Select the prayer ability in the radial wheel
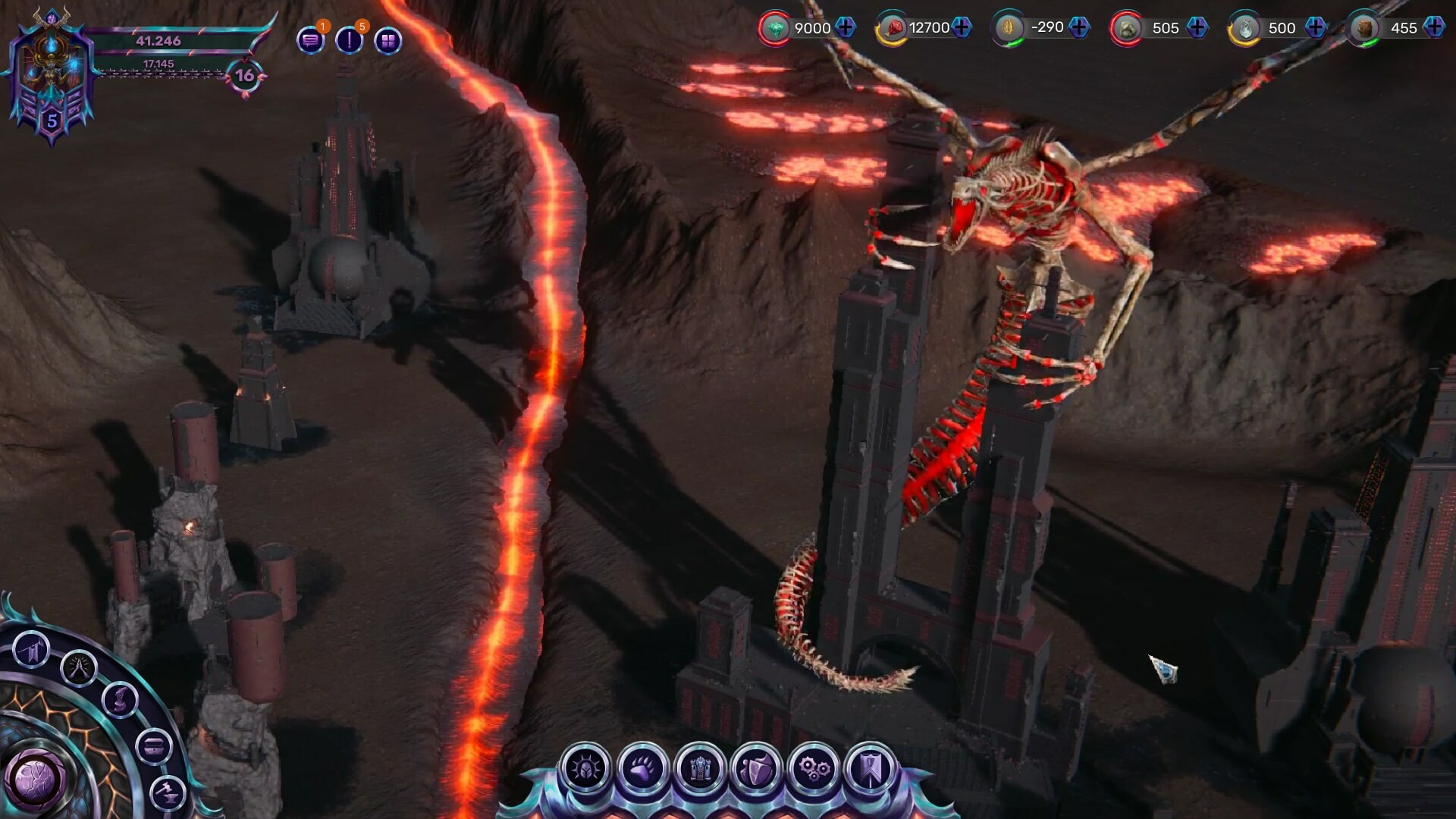 79,669
